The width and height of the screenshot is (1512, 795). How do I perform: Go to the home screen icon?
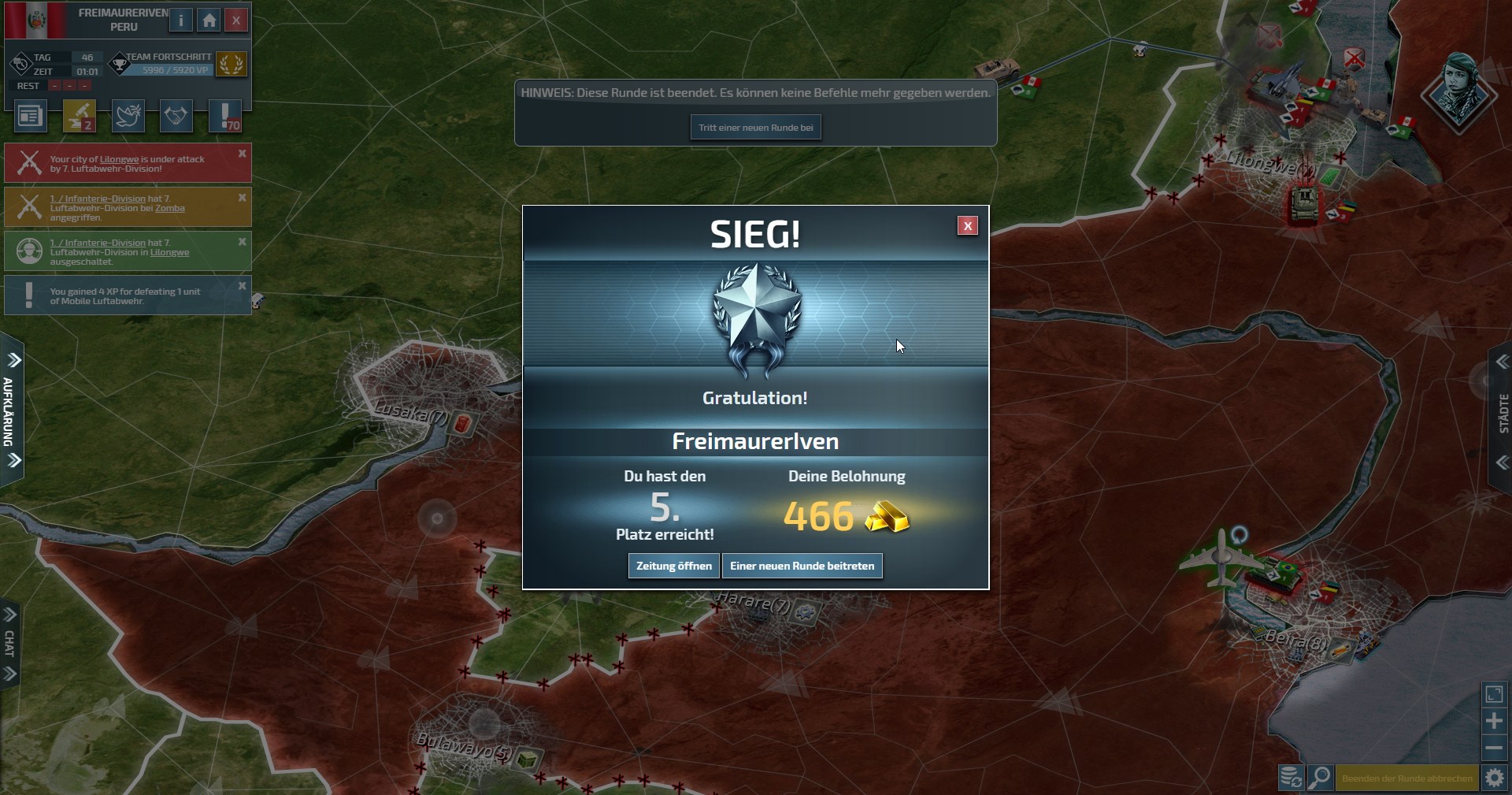(209, 20)
